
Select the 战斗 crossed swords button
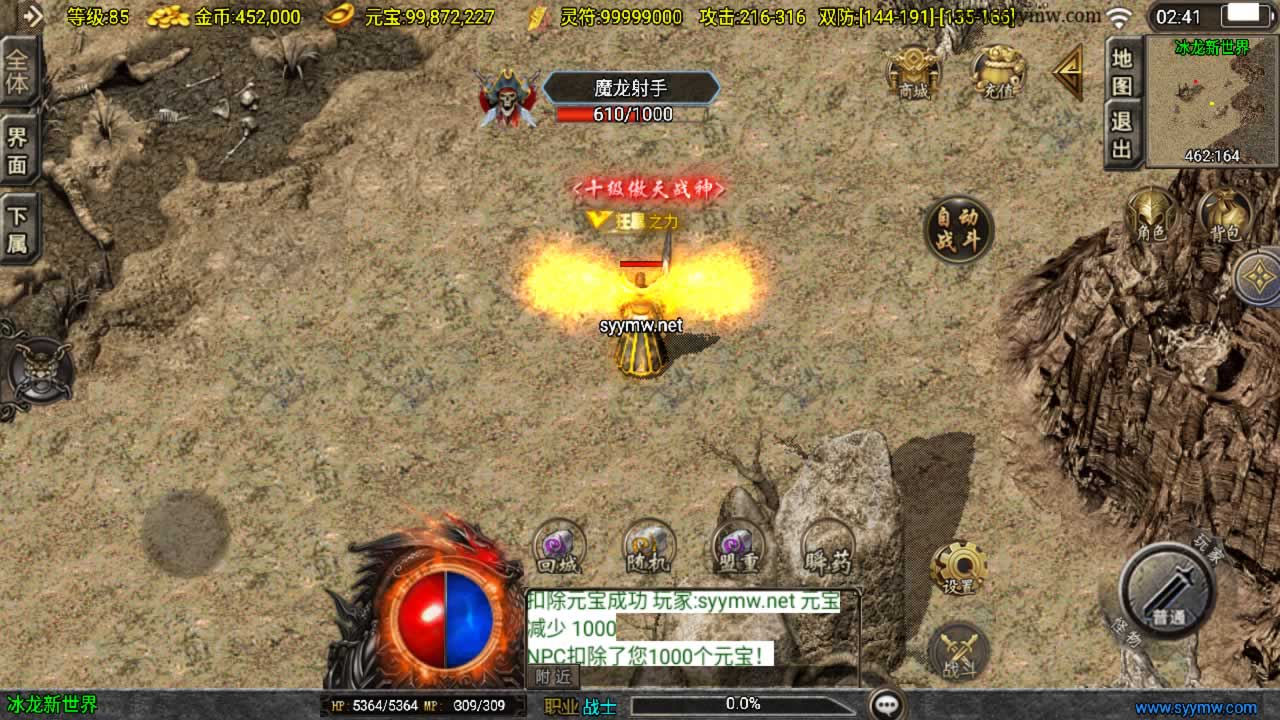click(x=958, y=652)
